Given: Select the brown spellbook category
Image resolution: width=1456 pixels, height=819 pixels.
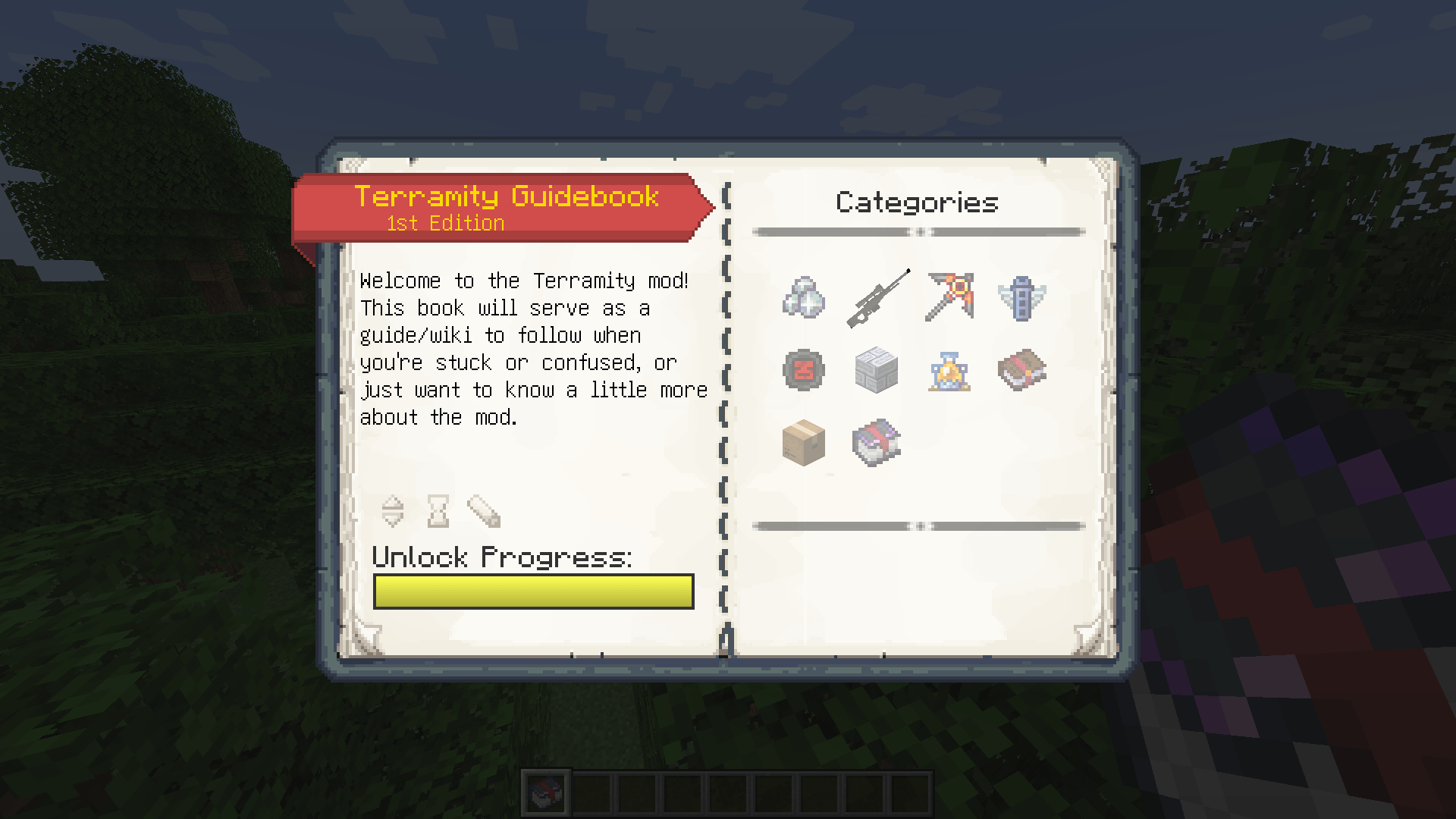Looking at the screenshot, I should pos(1021,369).
